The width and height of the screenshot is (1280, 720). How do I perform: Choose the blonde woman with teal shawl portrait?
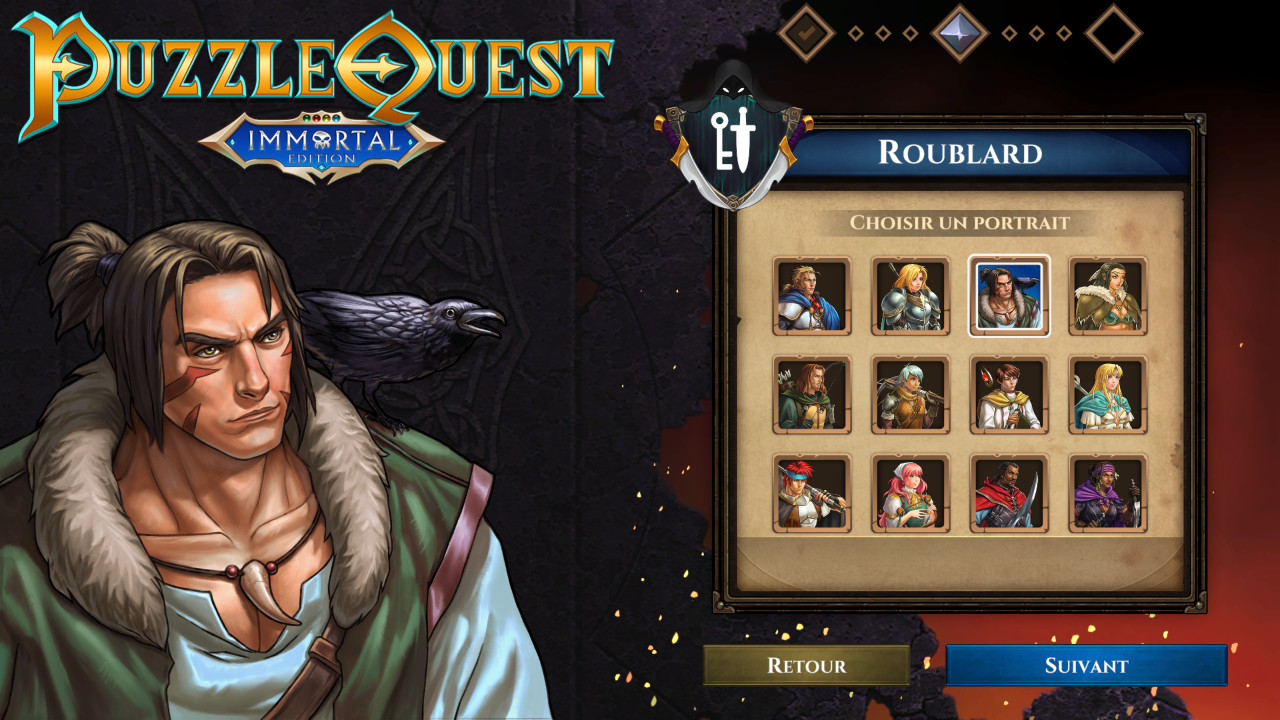tap(1108, 395)
